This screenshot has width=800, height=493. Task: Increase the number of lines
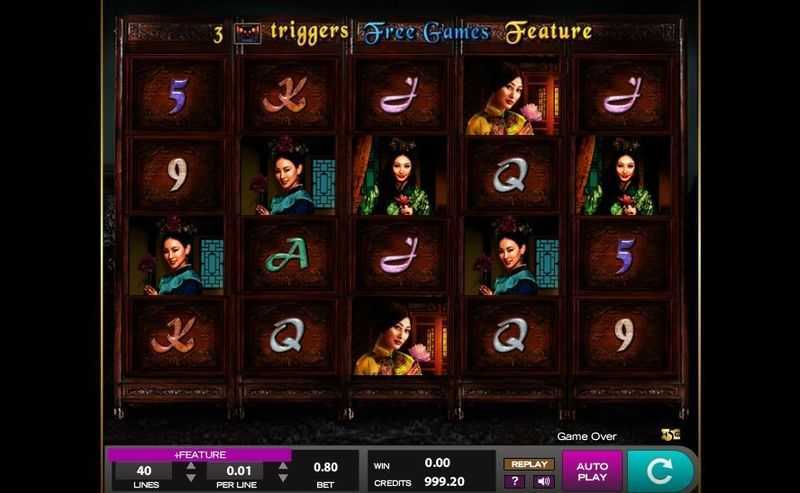point(191,466)
